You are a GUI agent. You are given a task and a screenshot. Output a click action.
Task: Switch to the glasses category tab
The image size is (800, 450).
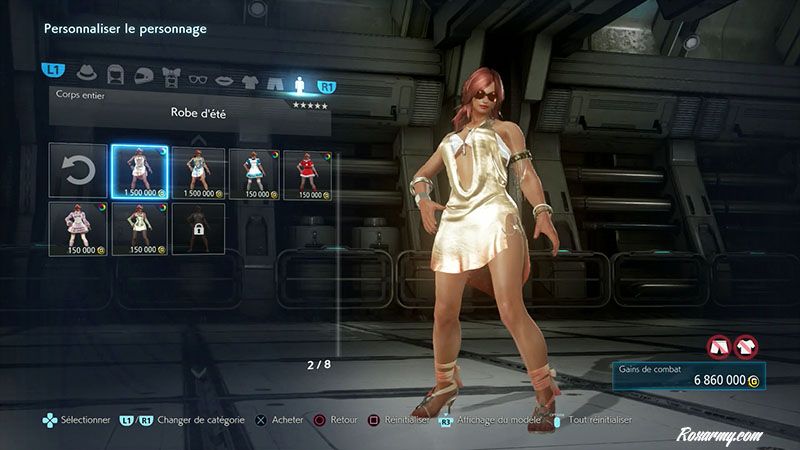pos(198,72)
